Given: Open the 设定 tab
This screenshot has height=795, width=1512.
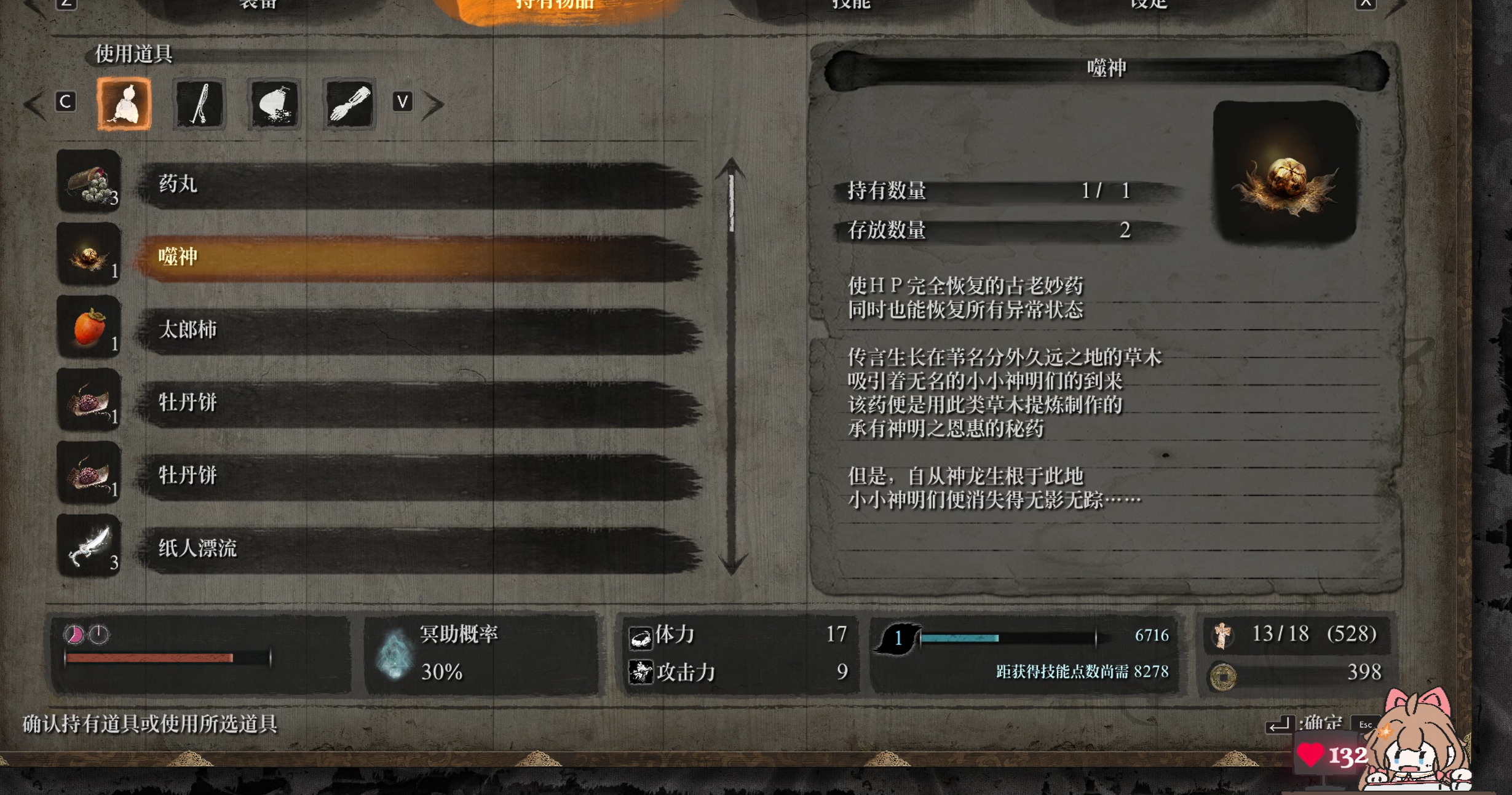Looking at the screenshot, I should pos(1149,5).
